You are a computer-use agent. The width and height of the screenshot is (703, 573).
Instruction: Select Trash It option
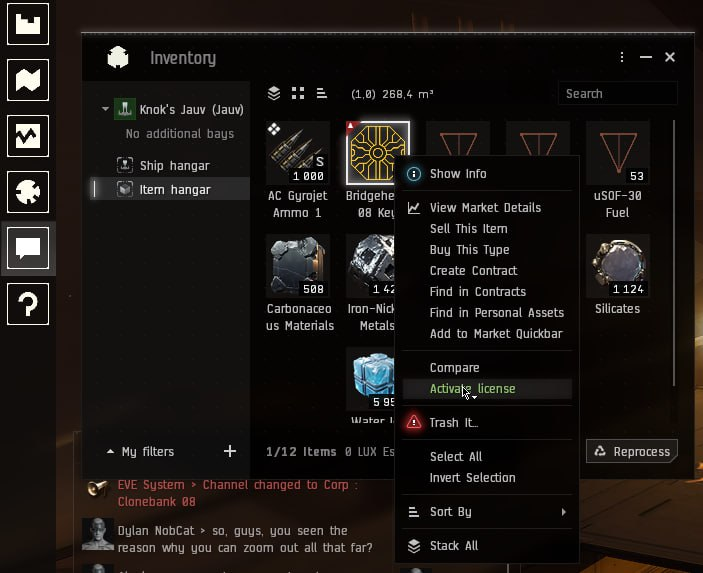[453, 423]
